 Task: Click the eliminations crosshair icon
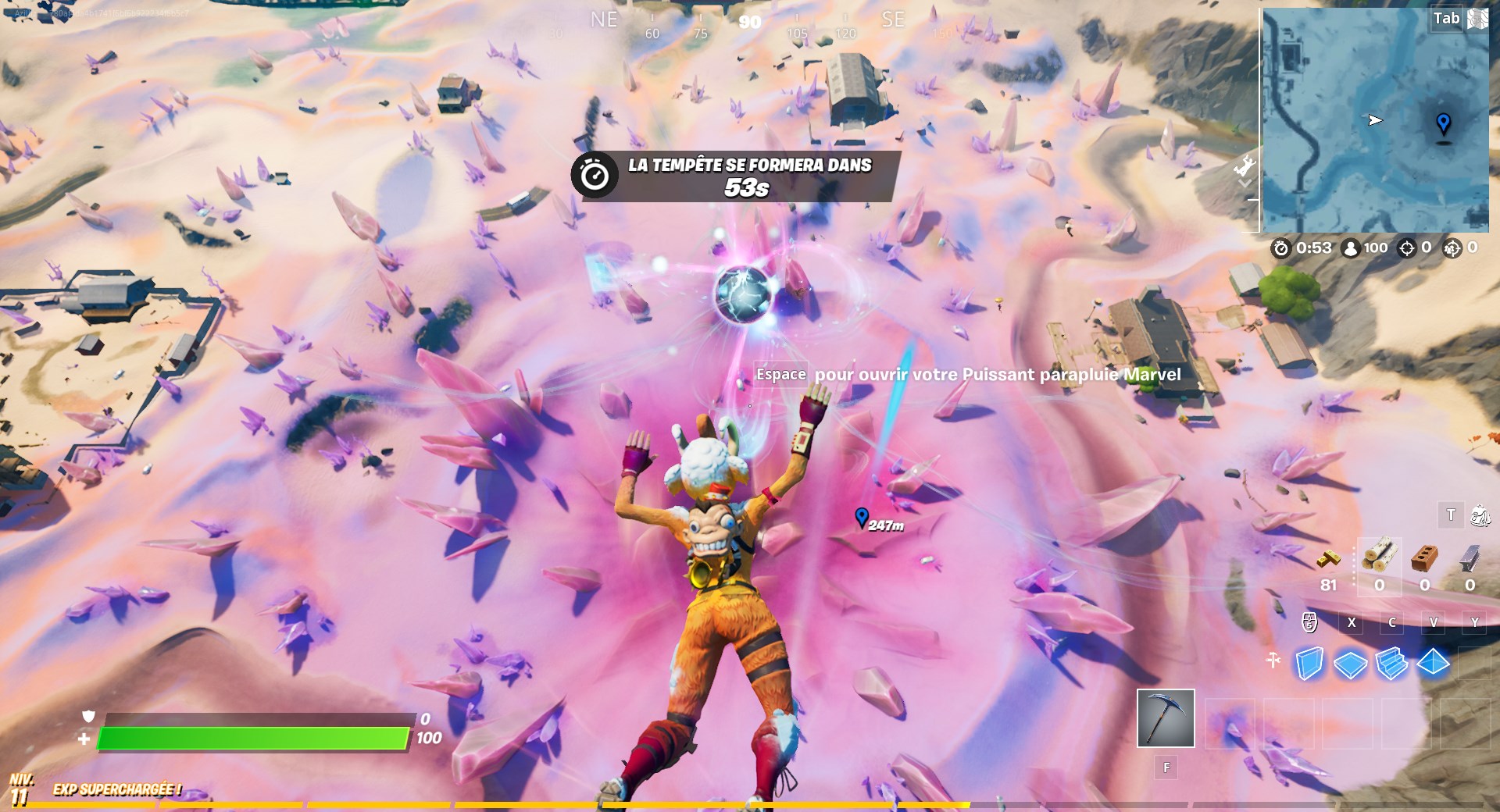coord(1407,249)
